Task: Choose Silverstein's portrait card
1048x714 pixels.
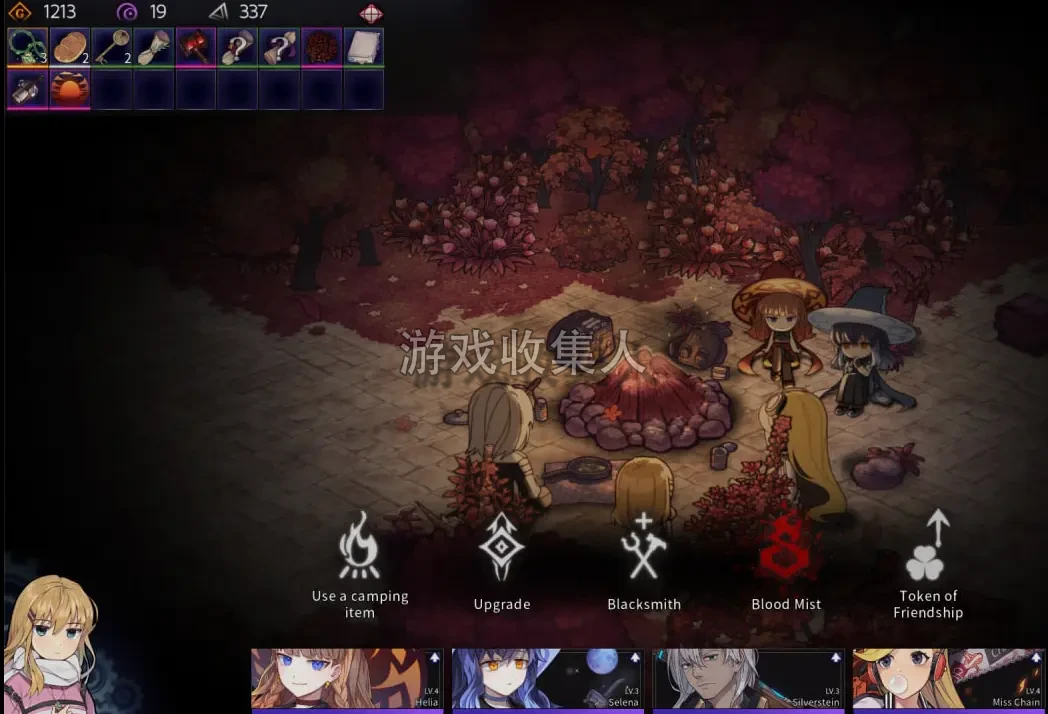Action: tap(748, 680)
